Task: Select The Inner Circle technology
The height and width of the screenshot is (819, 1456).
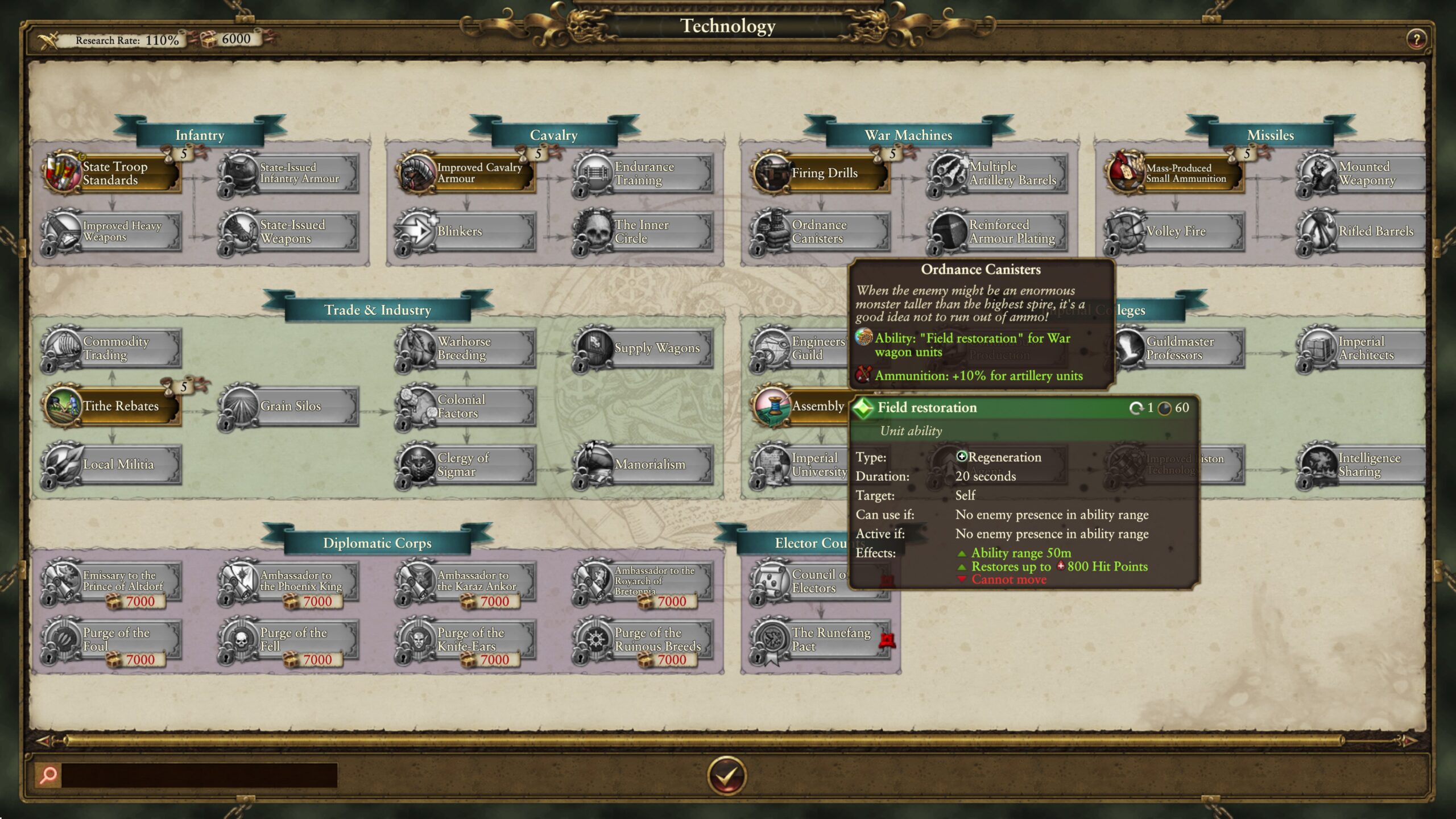Action: pyautogui.click(x=643, y=231)
